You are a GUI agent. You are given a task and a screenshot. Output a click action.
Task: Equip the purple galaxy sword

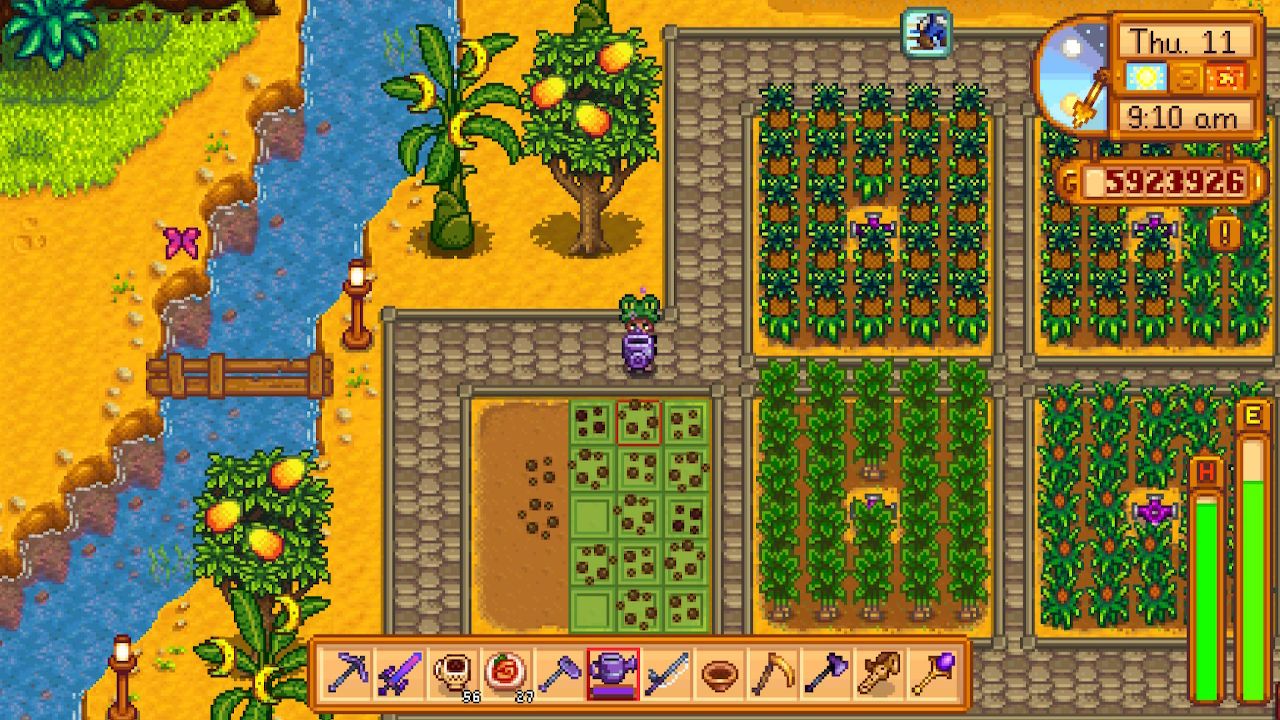[400, 674]
